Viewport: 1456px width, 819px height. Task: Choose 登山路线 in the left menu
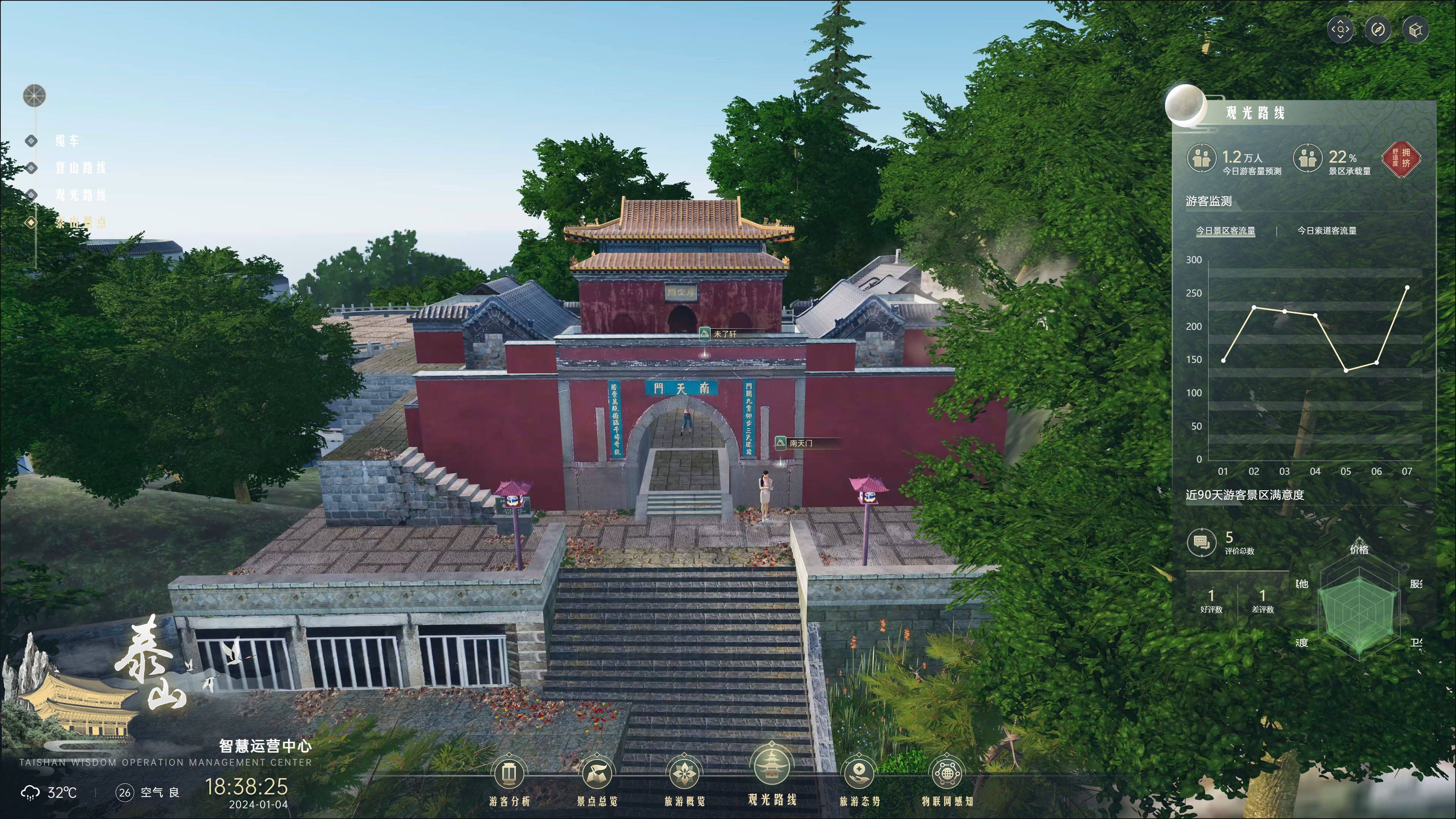point(80,168)
